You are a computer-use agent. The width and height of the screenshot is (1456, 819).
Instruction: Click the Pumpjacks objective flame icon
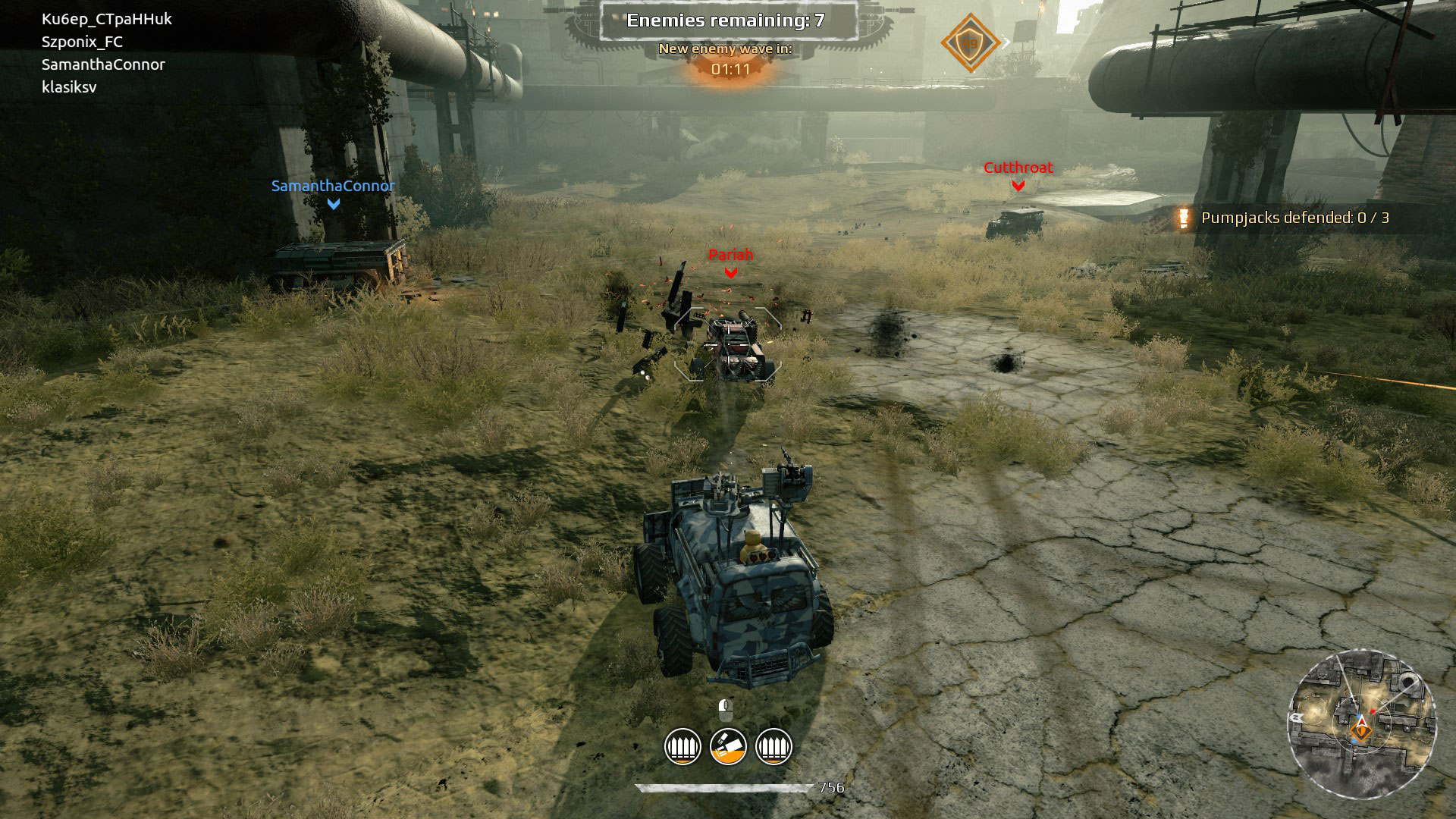click(x=1183, y=218)
